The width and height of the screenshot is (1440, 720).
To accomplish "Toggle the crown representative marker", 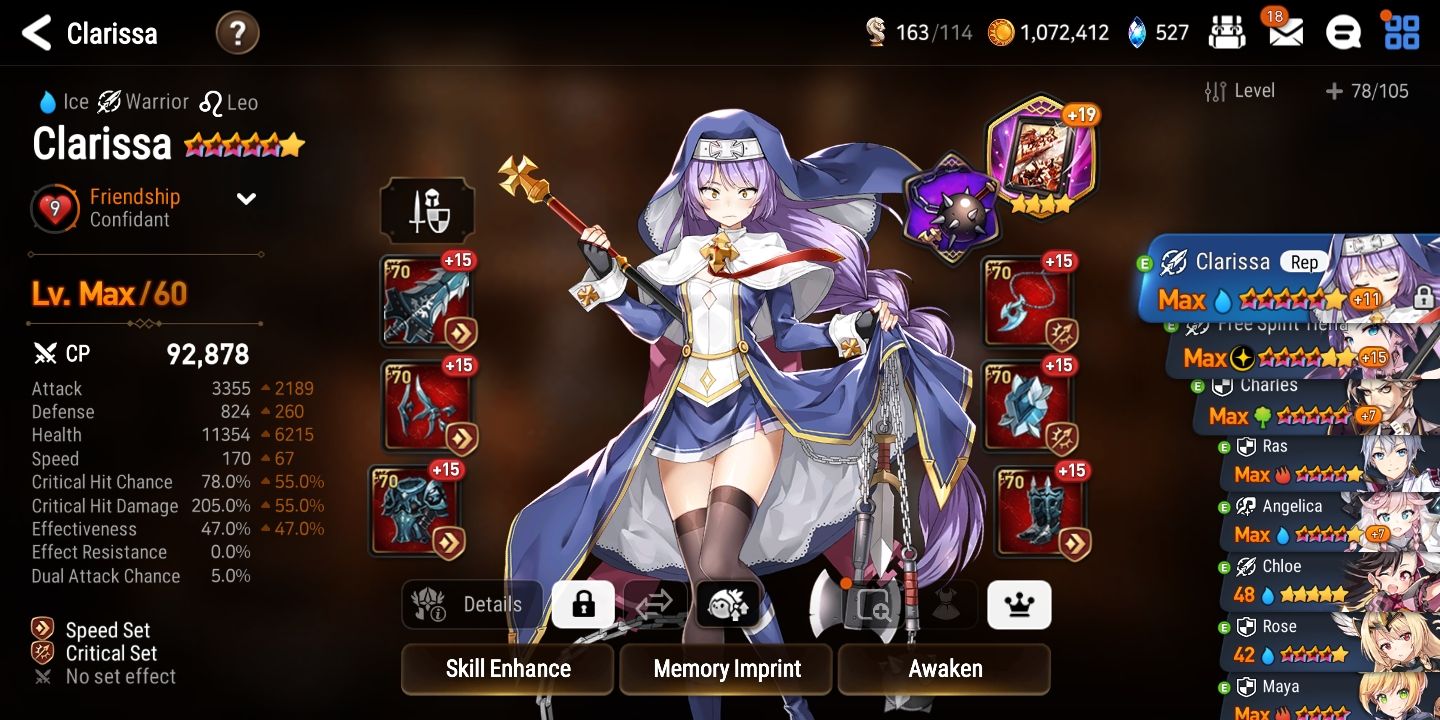I will (1019, 604).
